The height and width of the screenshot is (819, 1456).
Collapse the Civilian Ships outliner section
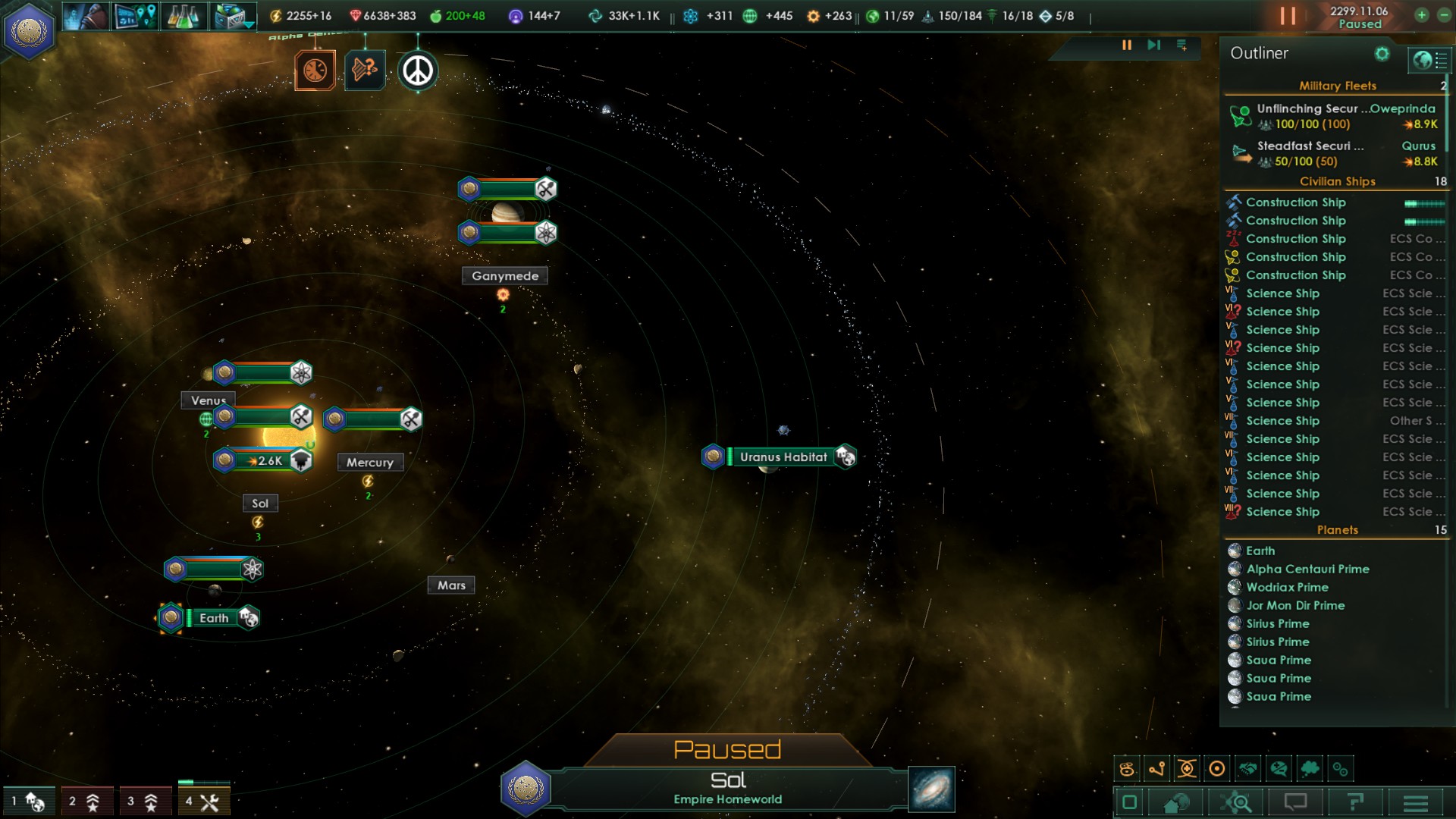click(1337, 182)
